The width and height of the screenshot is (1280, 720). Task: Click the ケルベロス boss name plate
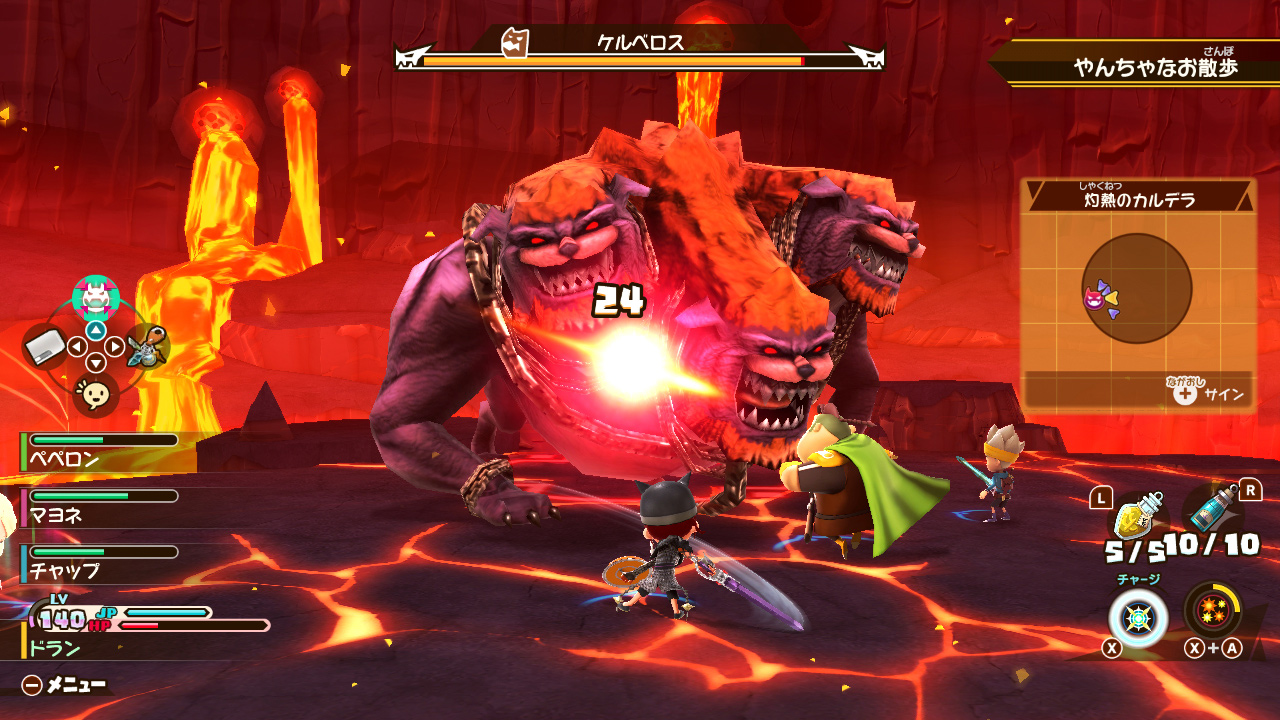pos(640,43)
